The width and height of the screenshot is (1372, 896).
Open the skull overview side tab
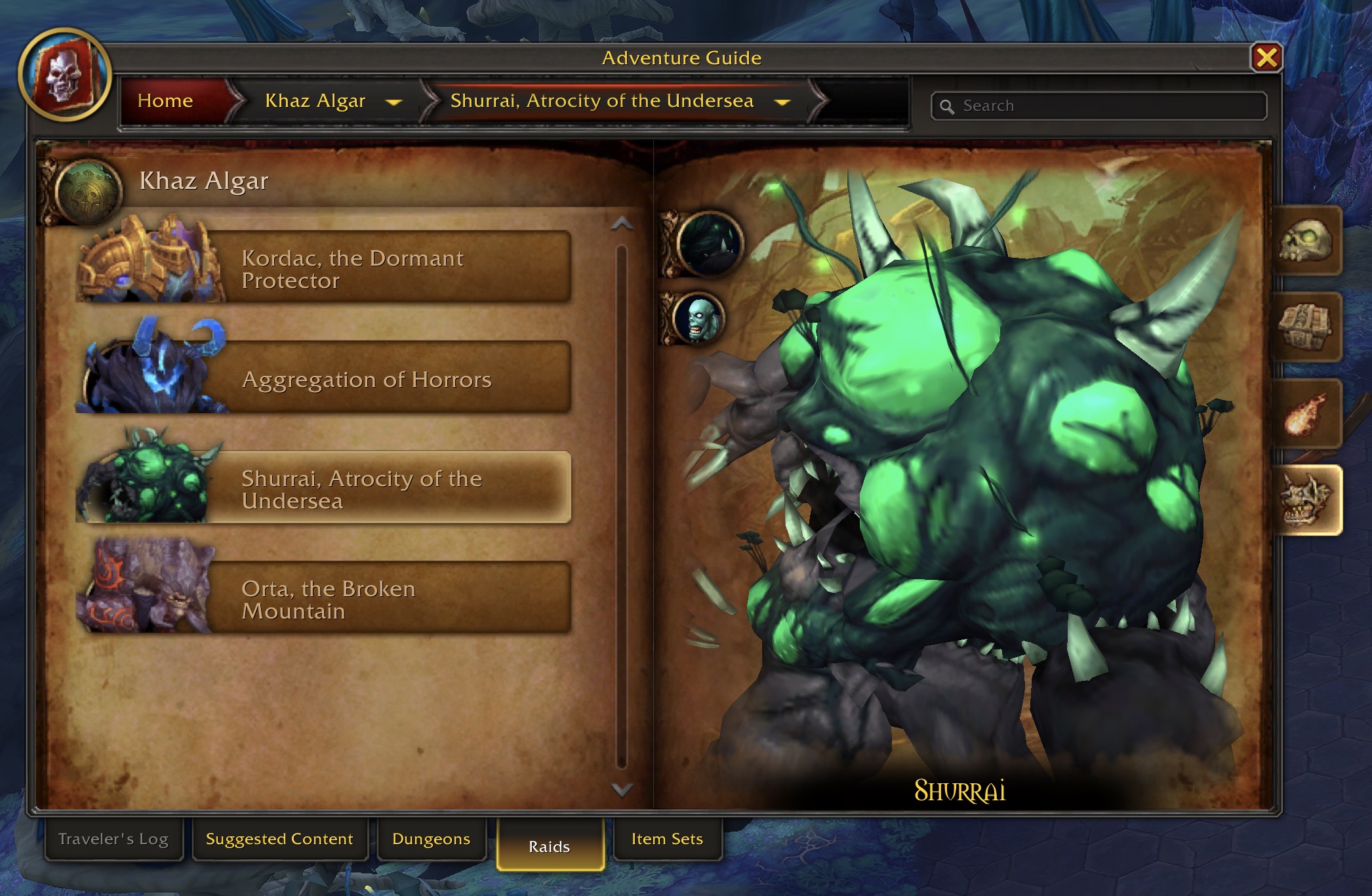[x=1306, y=241]
